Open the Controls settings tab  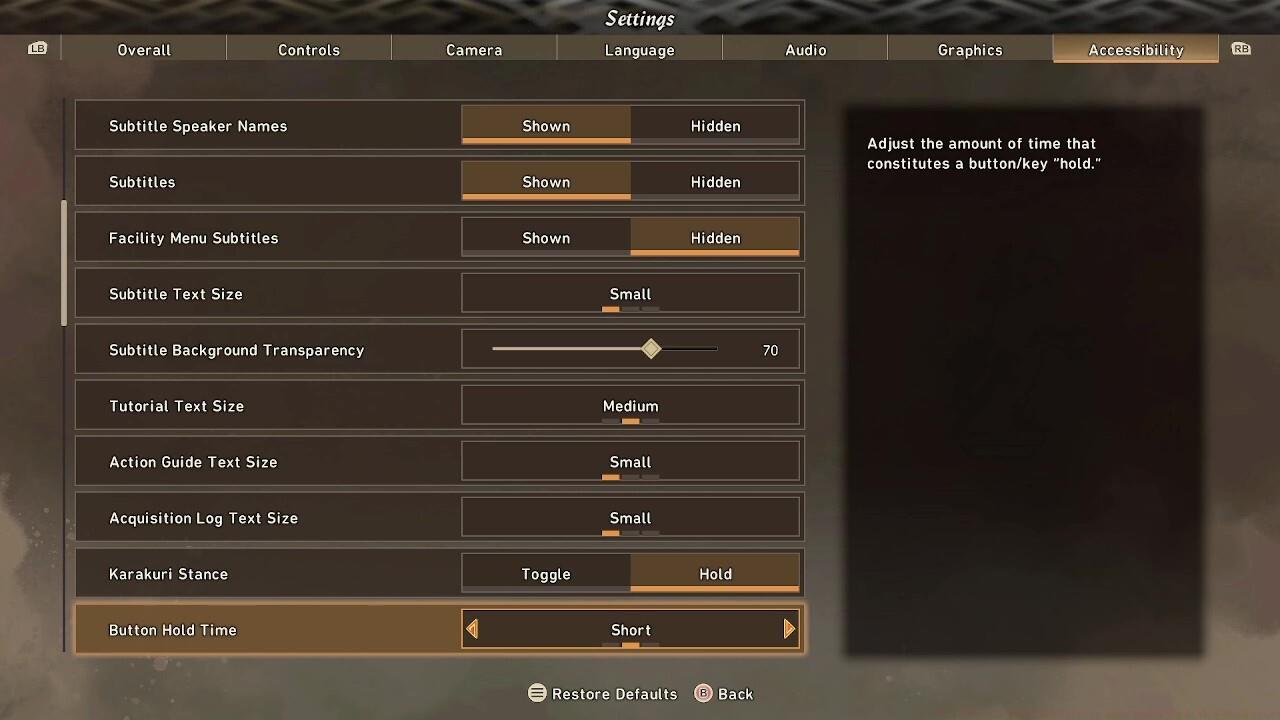click(x=309, y=50)
